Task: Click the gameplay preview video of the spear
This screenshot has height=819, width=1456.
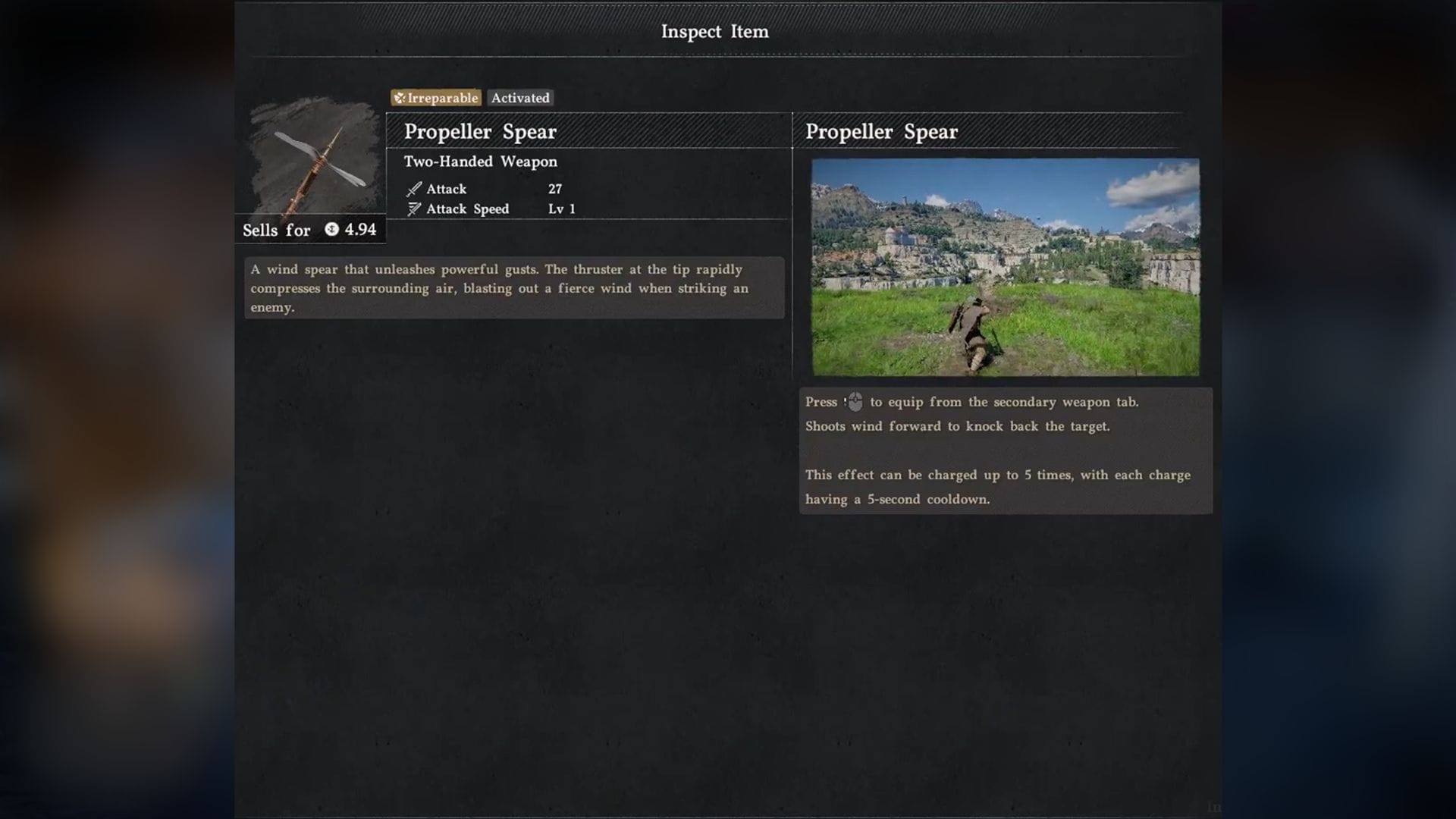Action: [x=1005, y=266]
